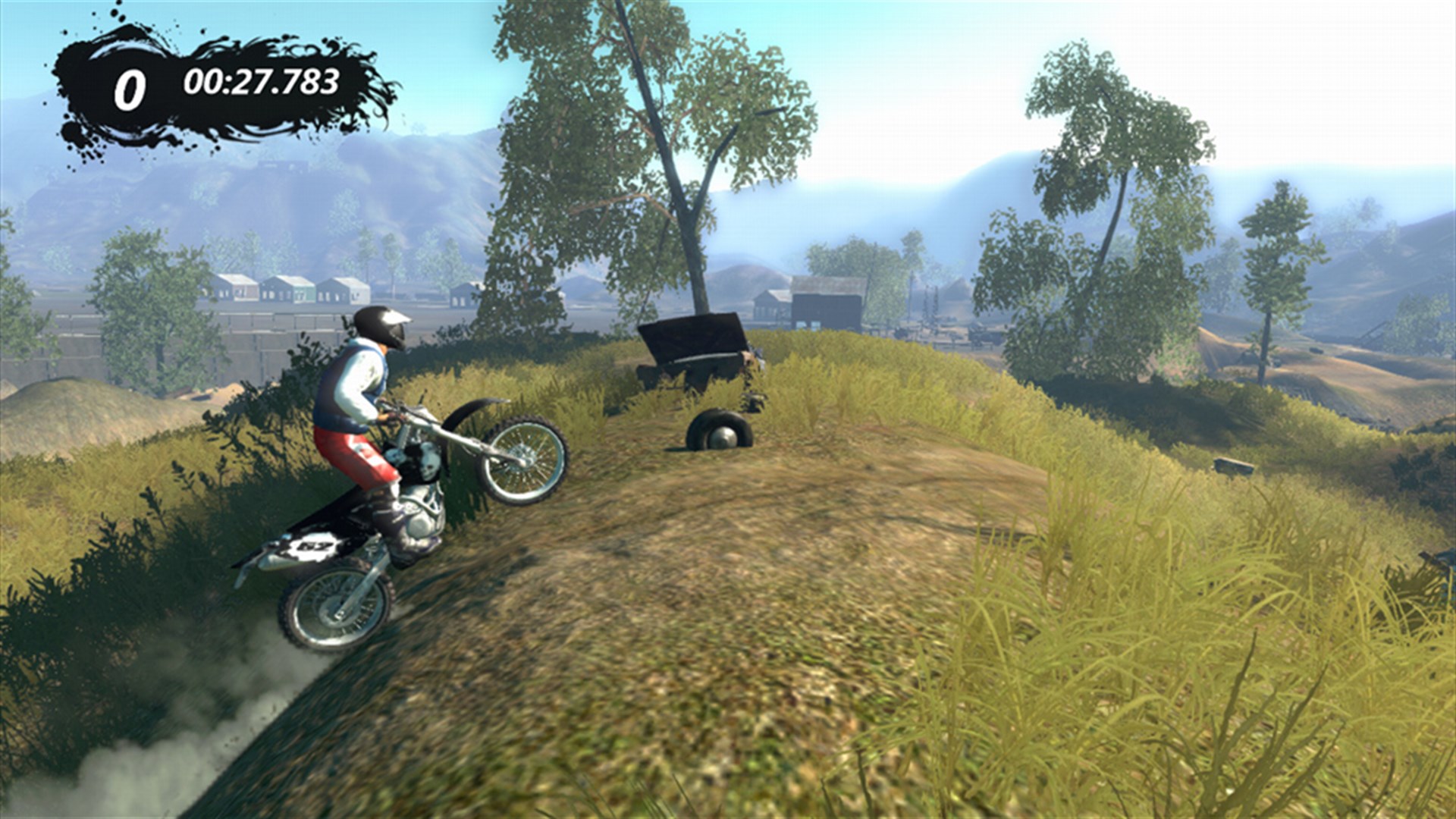Click the fault counter showing 0
1456x819 pixels.
pos(129,86)
